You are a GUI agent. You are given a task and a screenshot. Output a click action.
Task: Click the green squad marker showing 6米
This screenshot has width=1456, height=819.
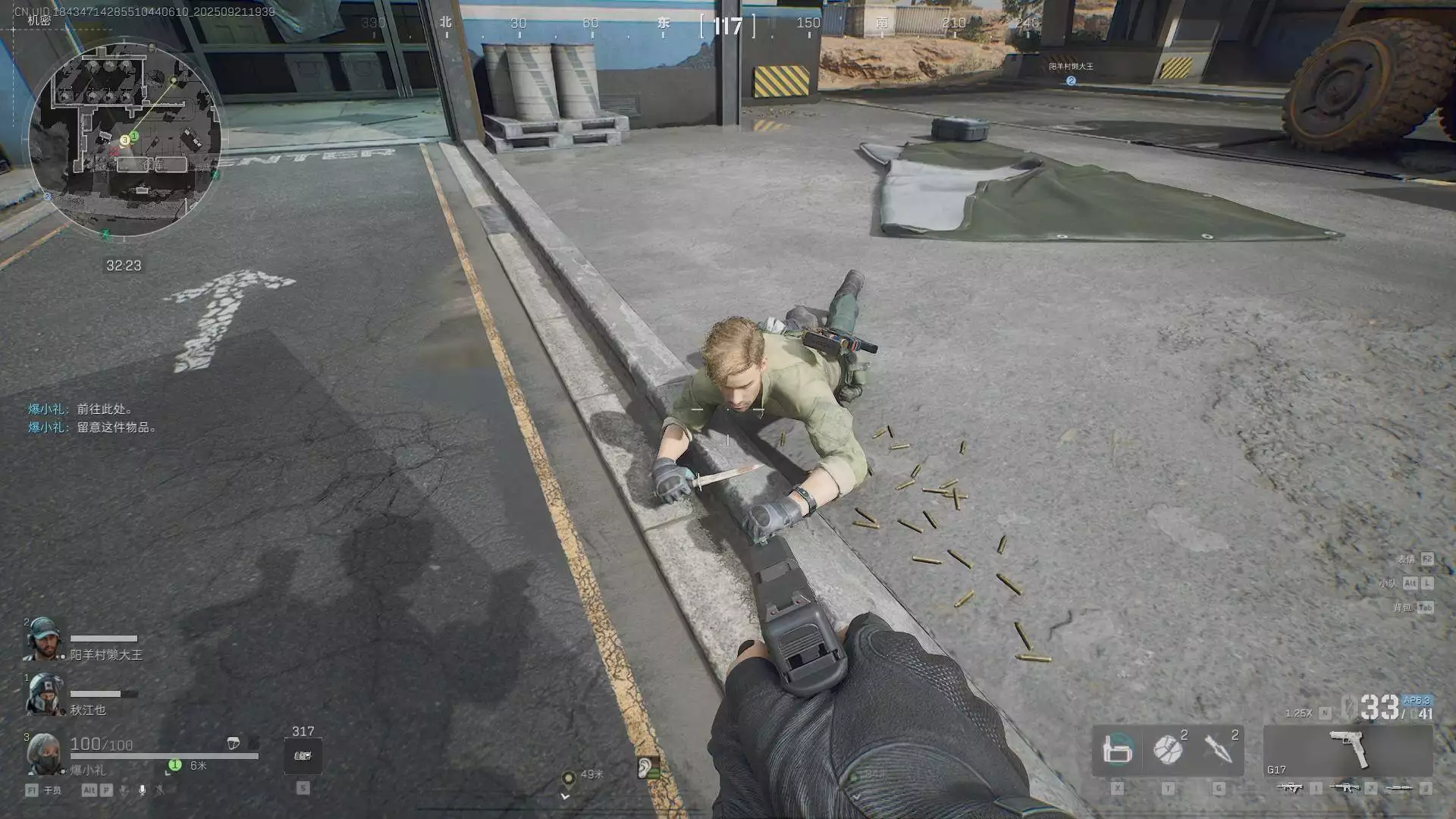pos(174,765)
